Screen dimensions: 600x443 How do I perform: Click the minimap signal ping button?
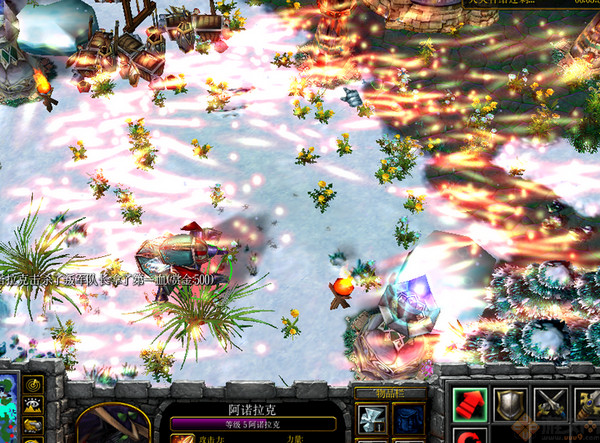tap(33, 385)
